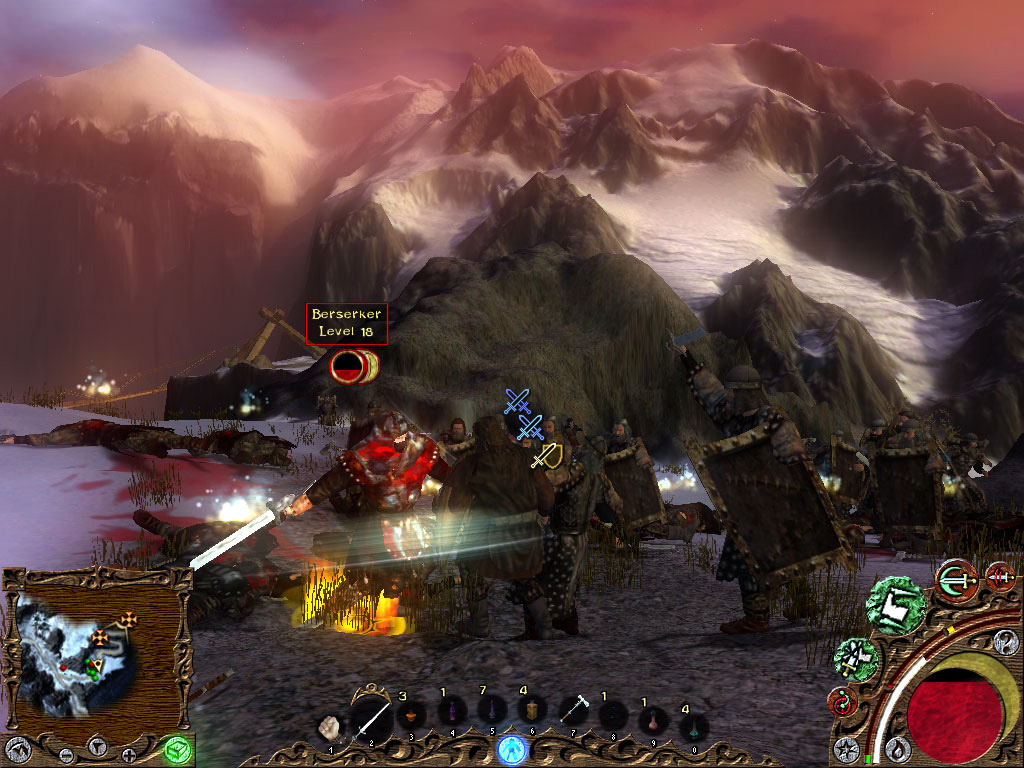Zoom out the minimap with minus button

click(x=66, y=753)
